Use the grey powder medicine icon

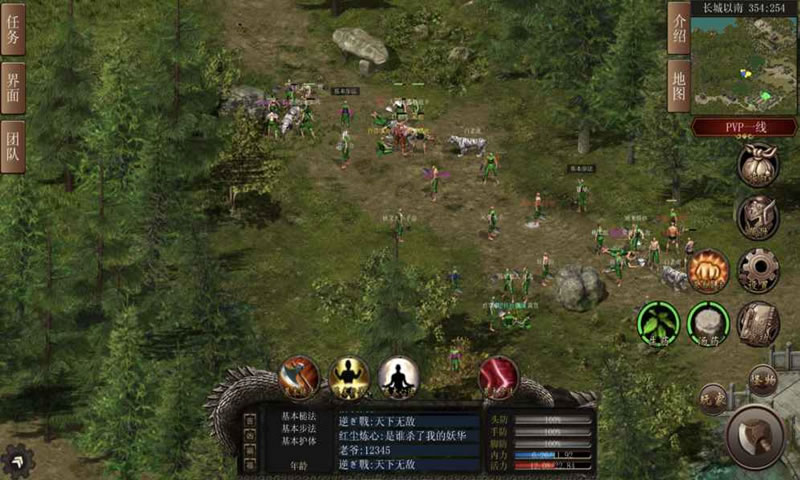point(708,323)
